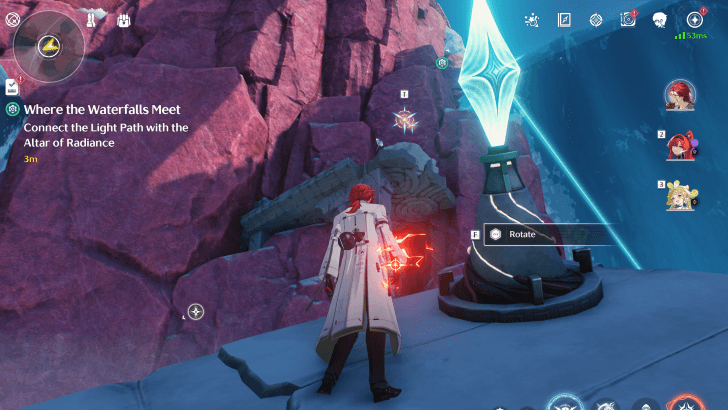Open the circular minimap
This screenshot has height=410, width=728.
point(48,45)
